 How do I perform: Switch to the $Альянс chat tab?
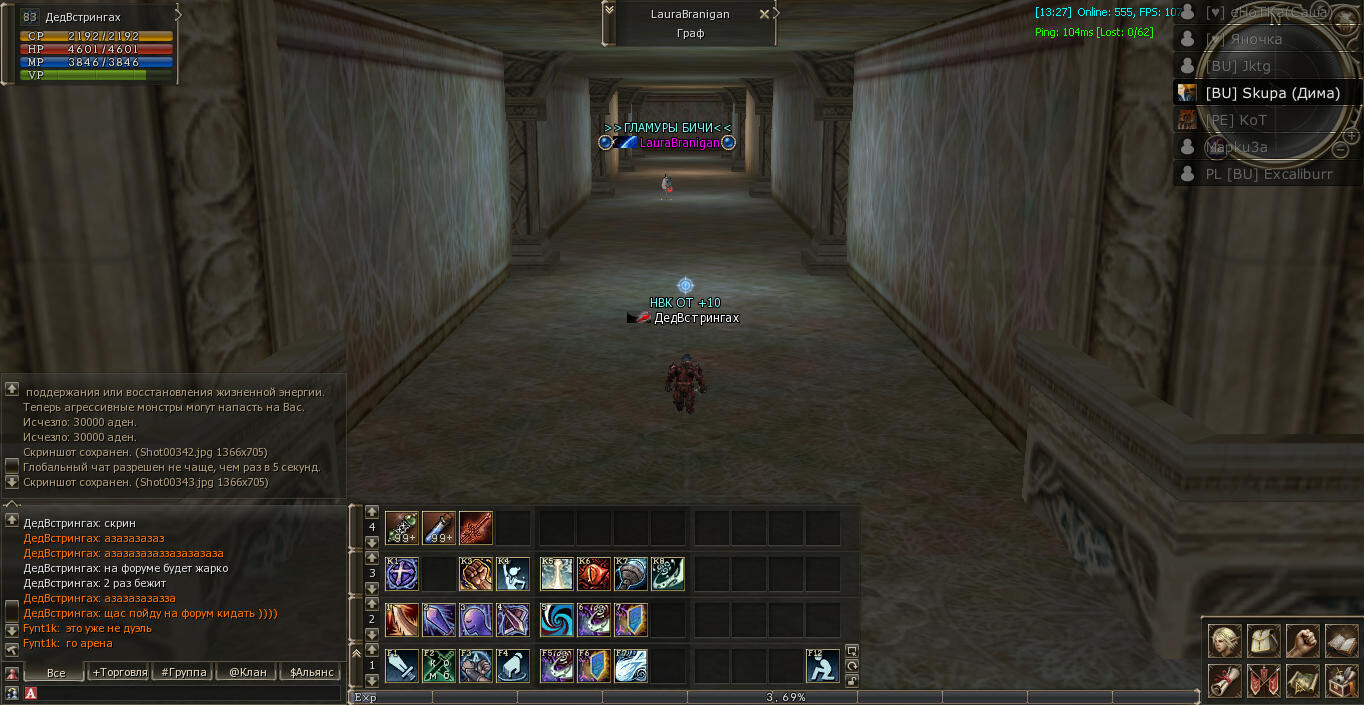tap(312, 672)
